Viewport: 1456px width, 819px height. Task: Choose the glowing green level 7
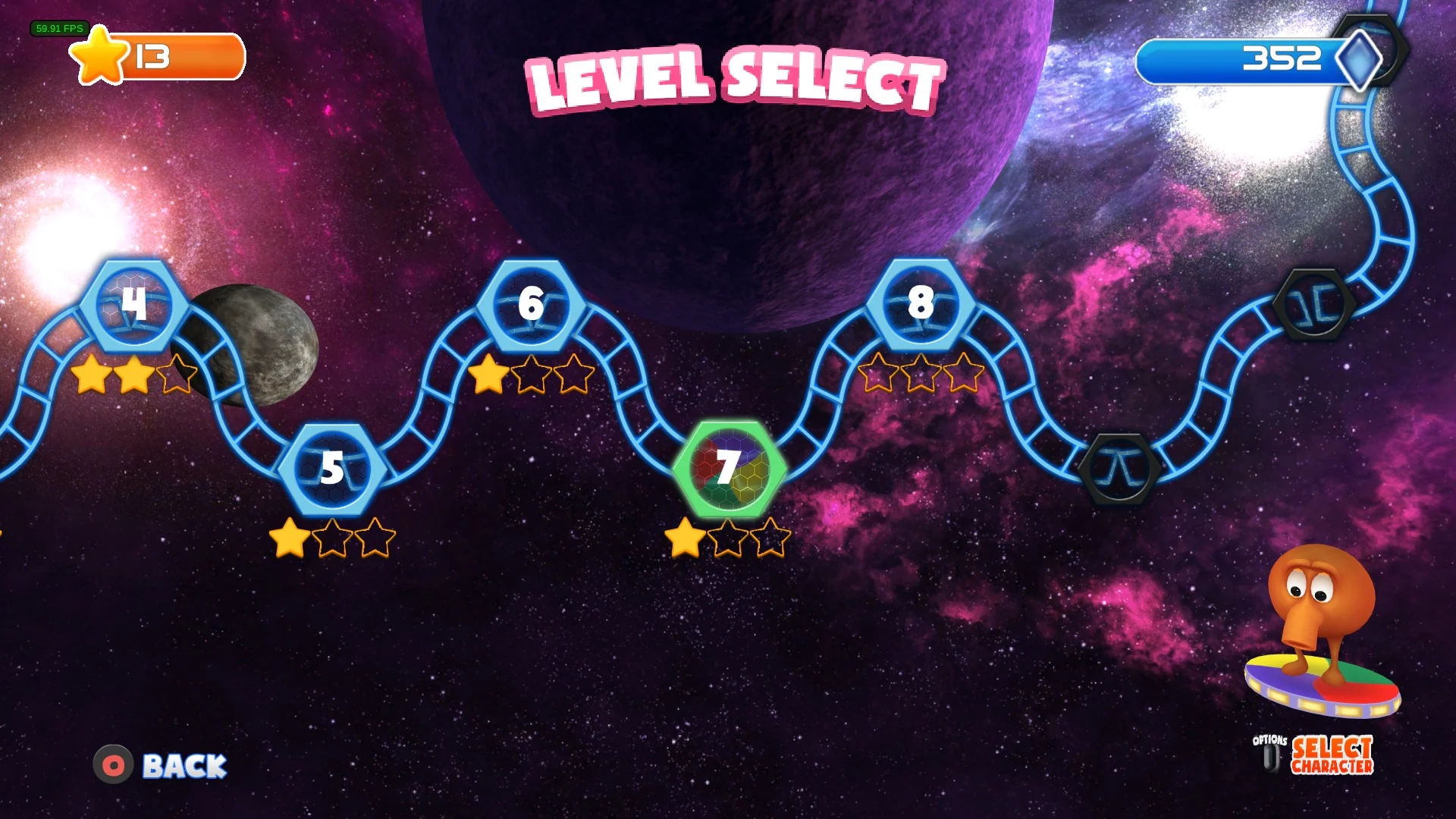tap(728, 469)
